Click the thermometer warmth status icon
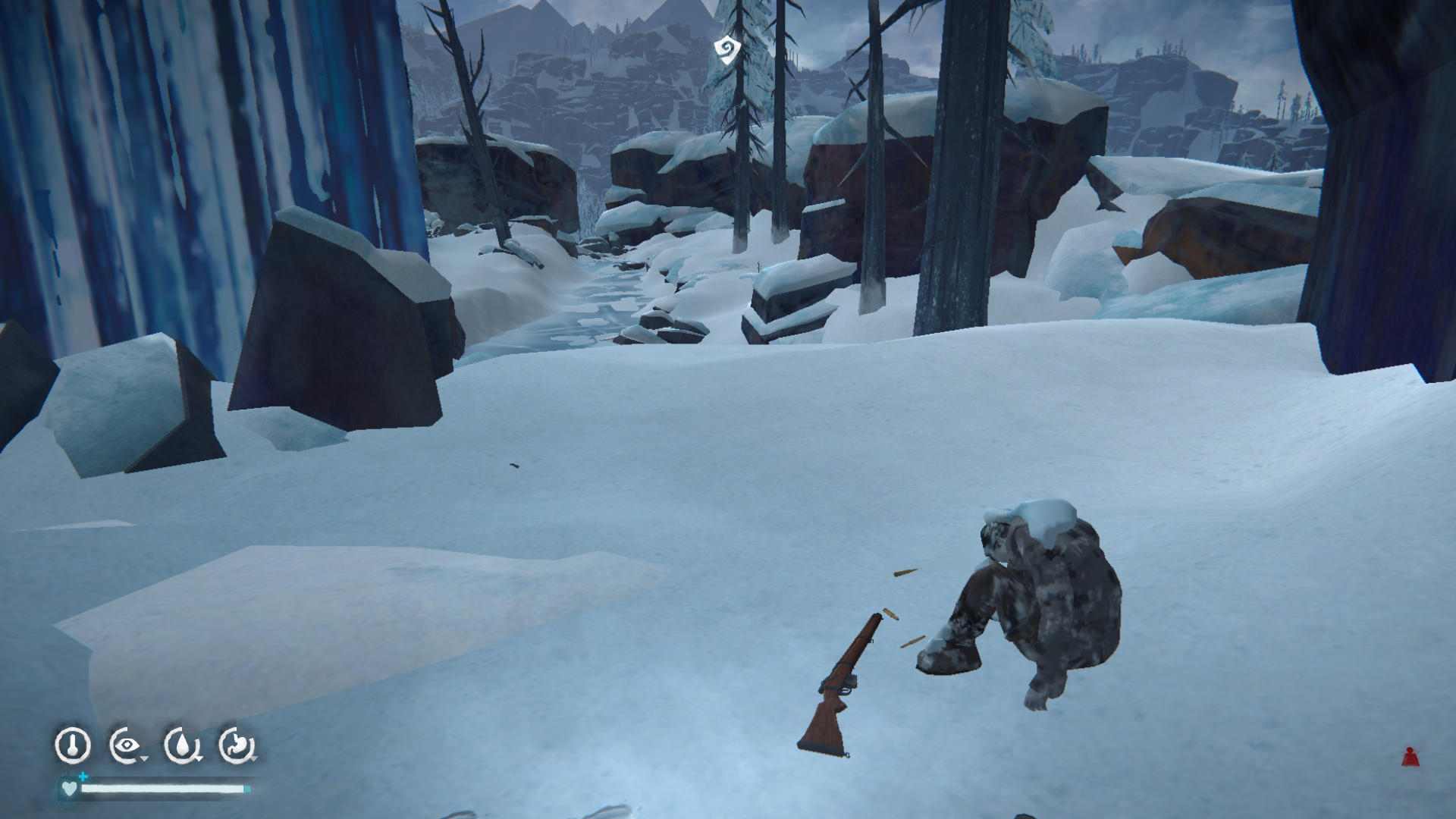Viewport: 1456px width, 819px height. pyautogui.click(x=73, y=745)
